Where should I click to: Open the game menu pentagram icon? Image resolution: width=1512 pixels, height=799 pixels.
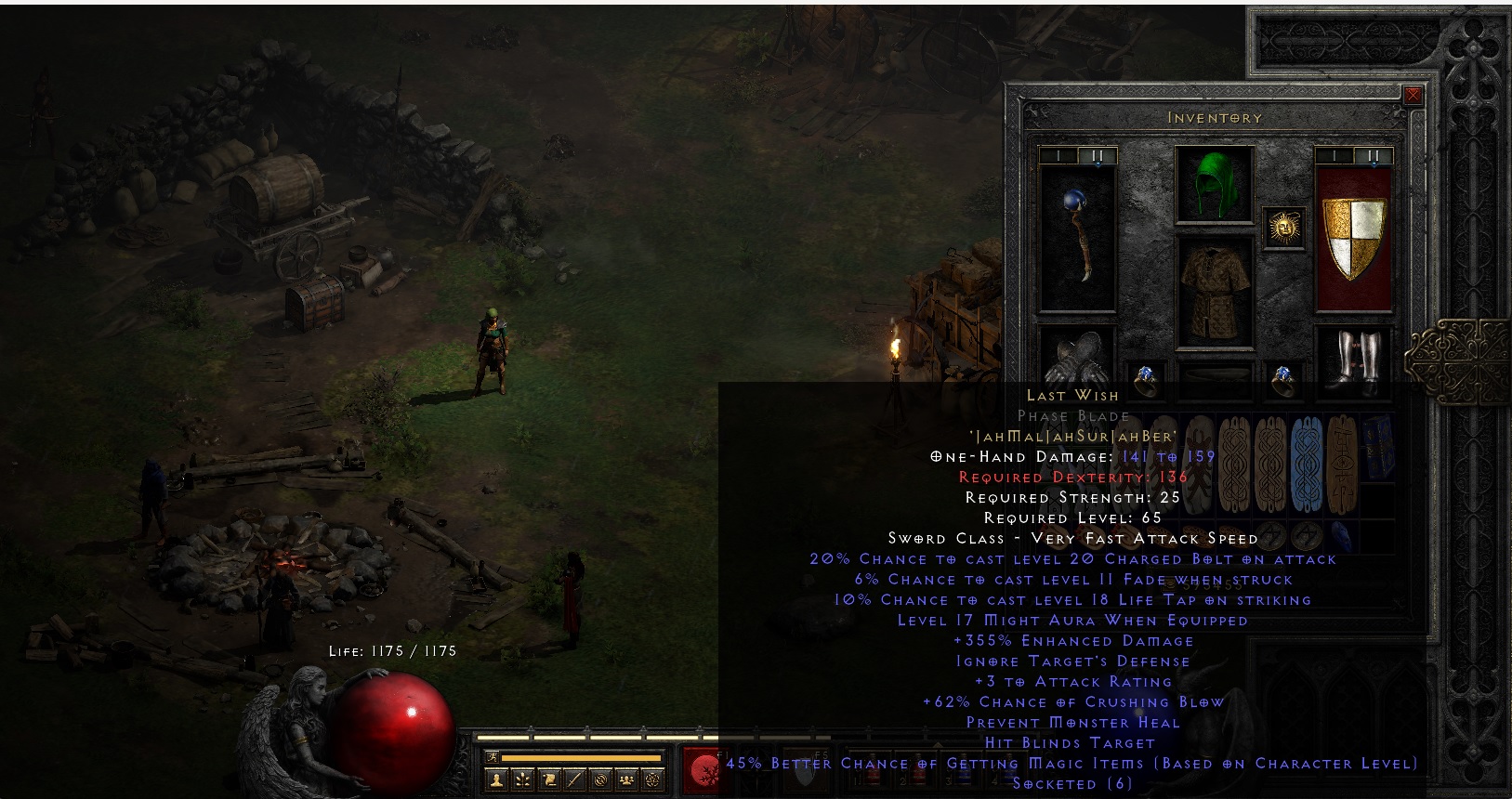coord(653,779)
